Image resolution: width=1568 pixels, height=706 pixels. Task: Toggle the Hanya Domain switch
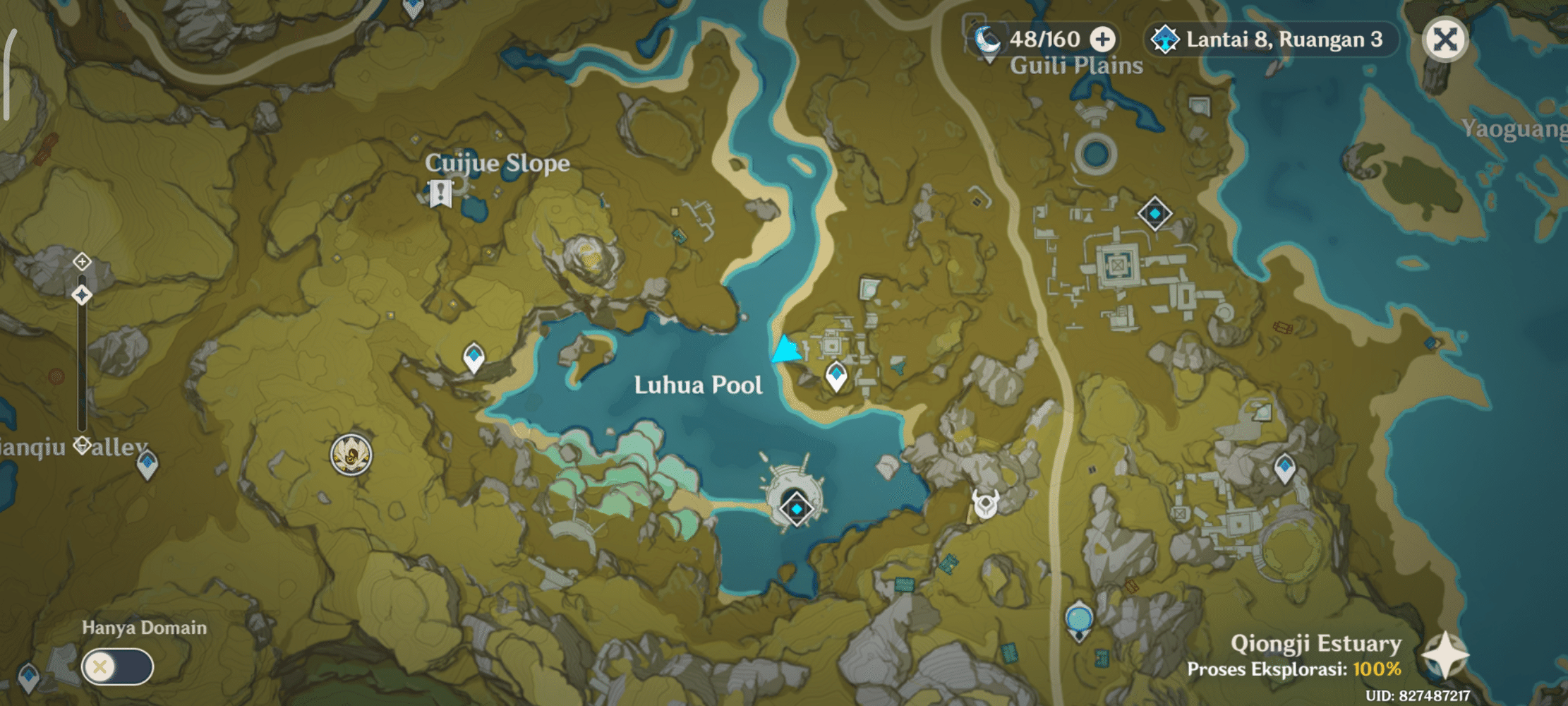pyautogui.click(x=119, y=665)
